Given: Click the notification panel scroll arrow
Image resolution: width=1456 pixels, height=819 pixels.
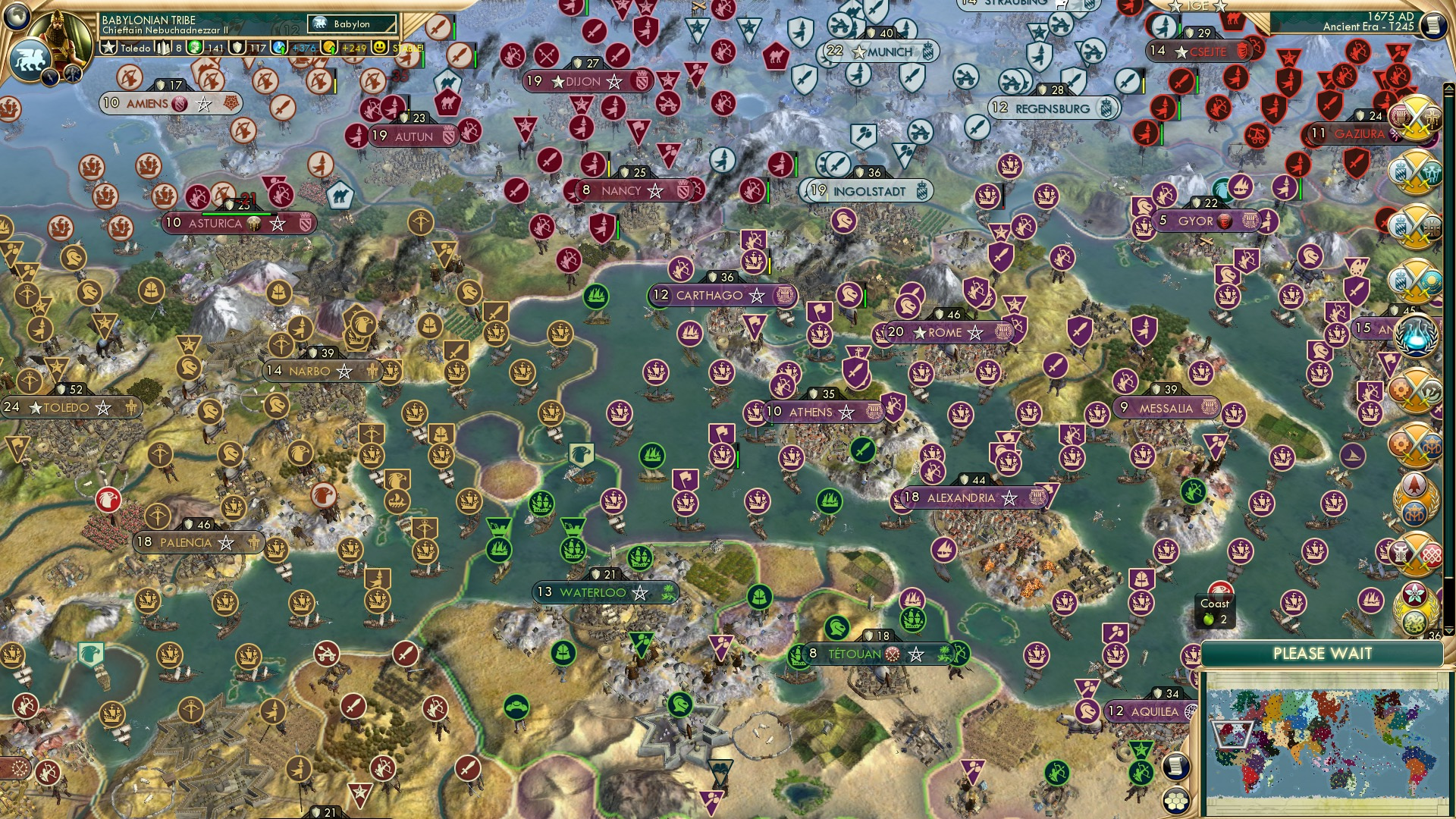Looking at the screenshot, I should pos(1449,87).
